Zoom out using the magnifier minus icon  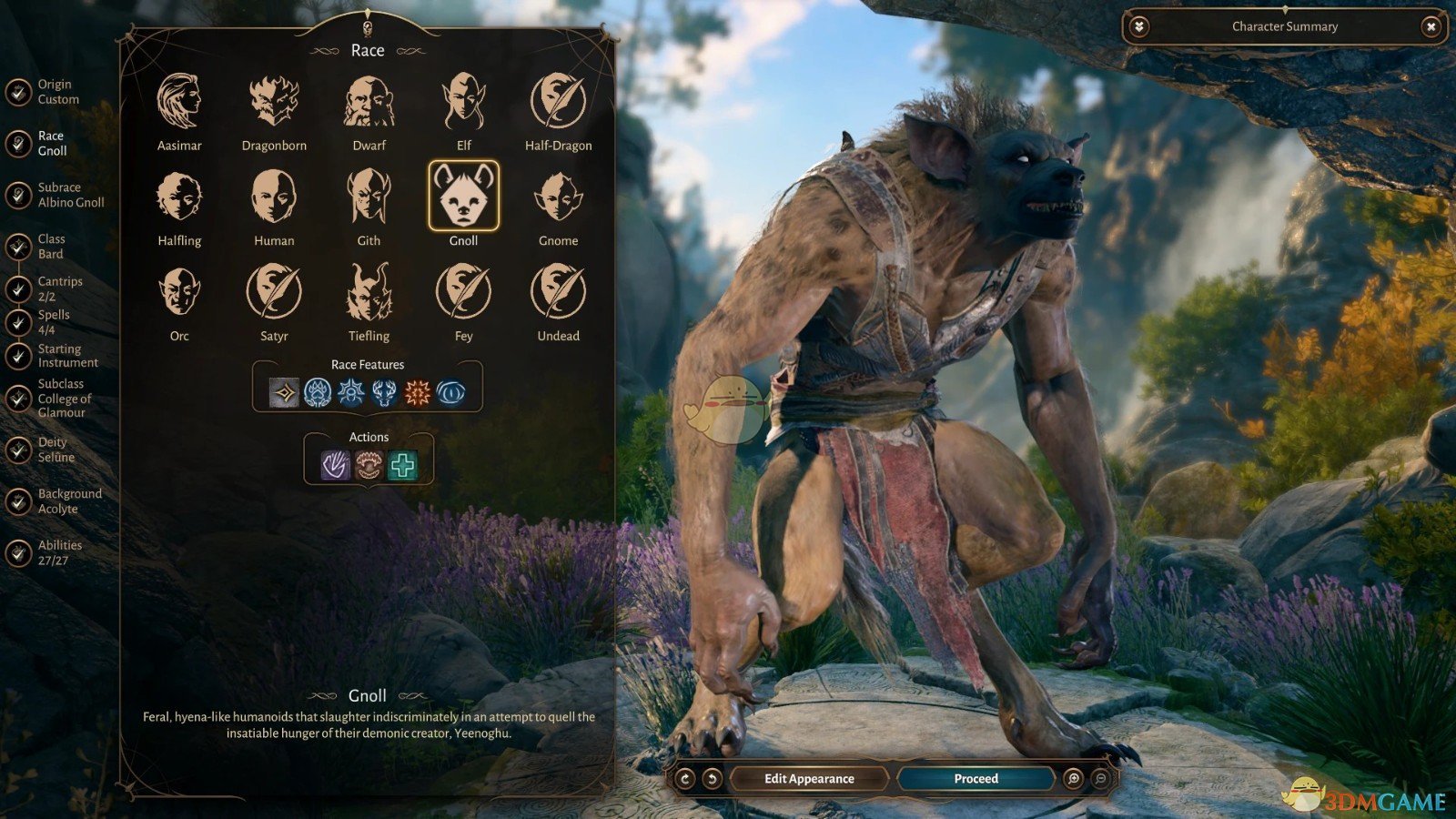(1101, 778)
